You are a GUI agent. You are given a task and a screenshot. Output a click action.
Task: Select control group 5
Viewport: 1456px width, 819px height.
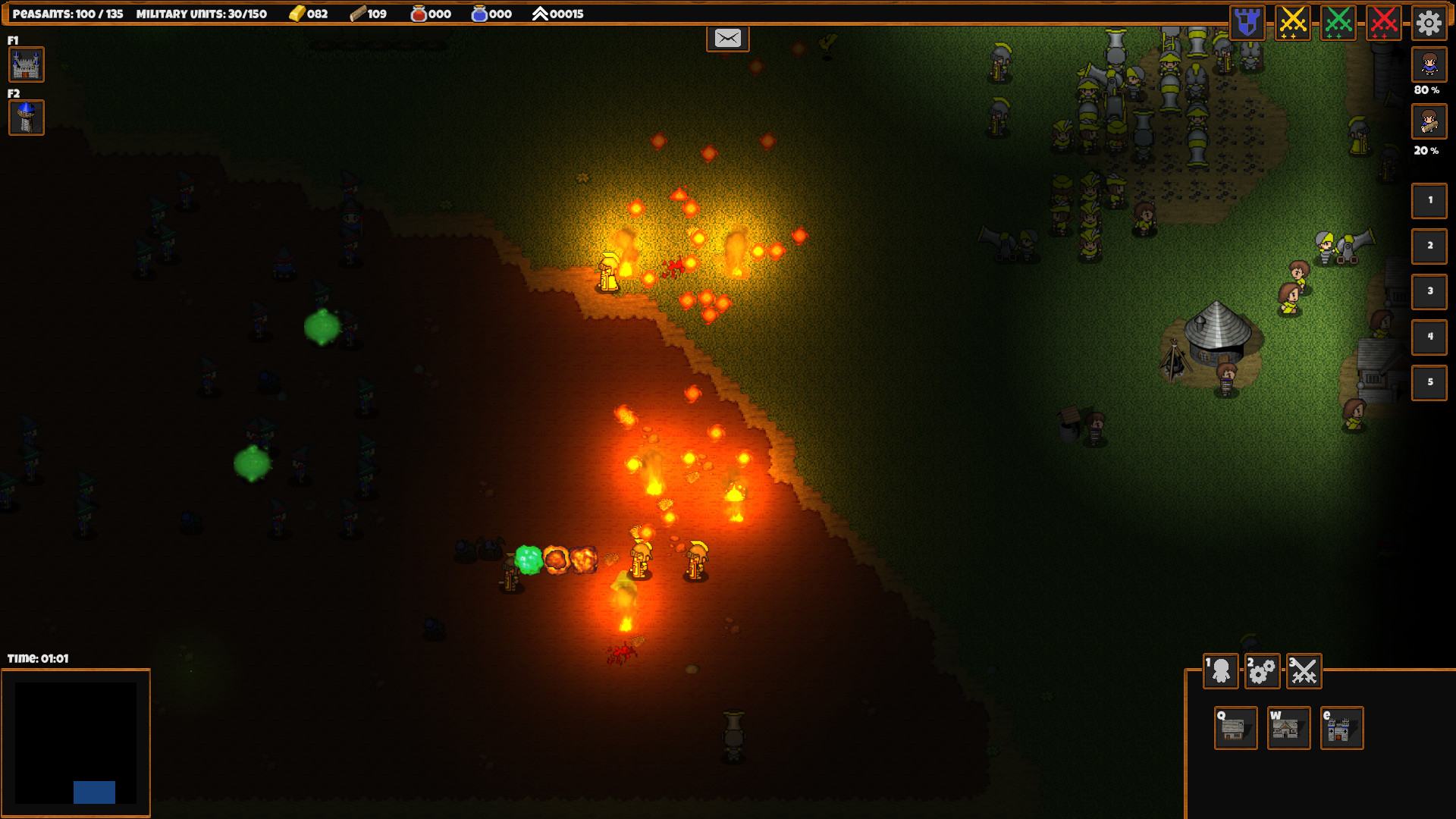click(1429, 382)
